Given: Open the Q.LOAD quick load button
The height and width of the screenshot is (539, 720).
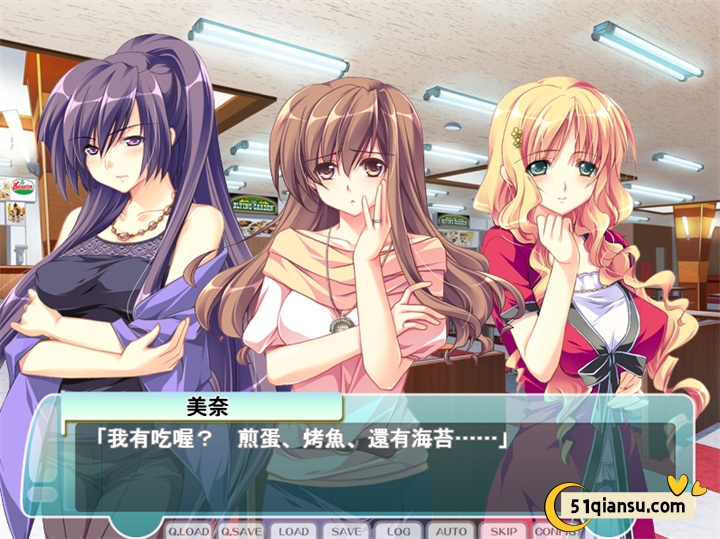Looking at the screenshot, I should [188, 531].
